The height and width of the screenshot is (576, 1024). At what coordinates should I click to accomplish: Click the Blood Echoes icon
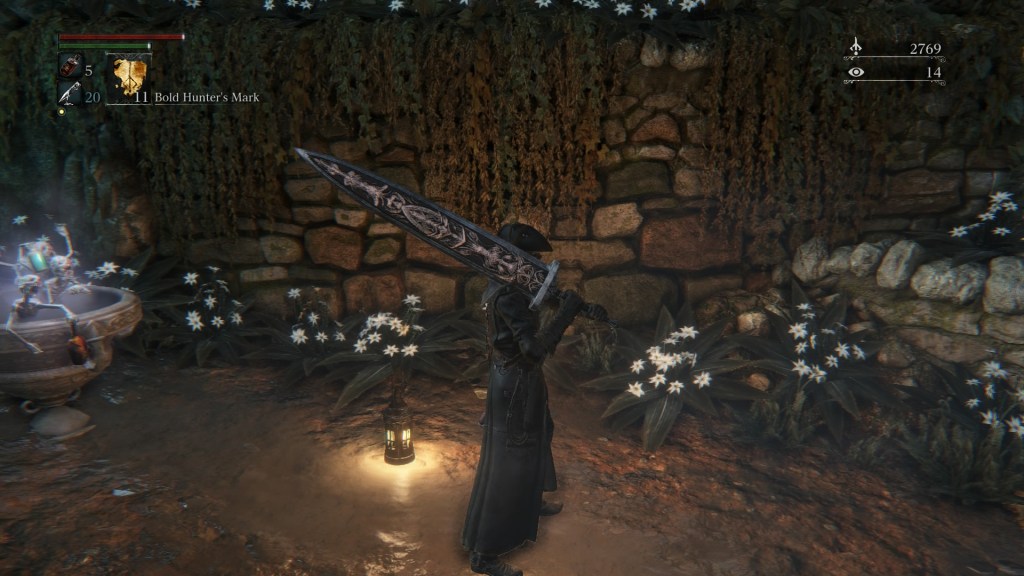tap(856, 47)
